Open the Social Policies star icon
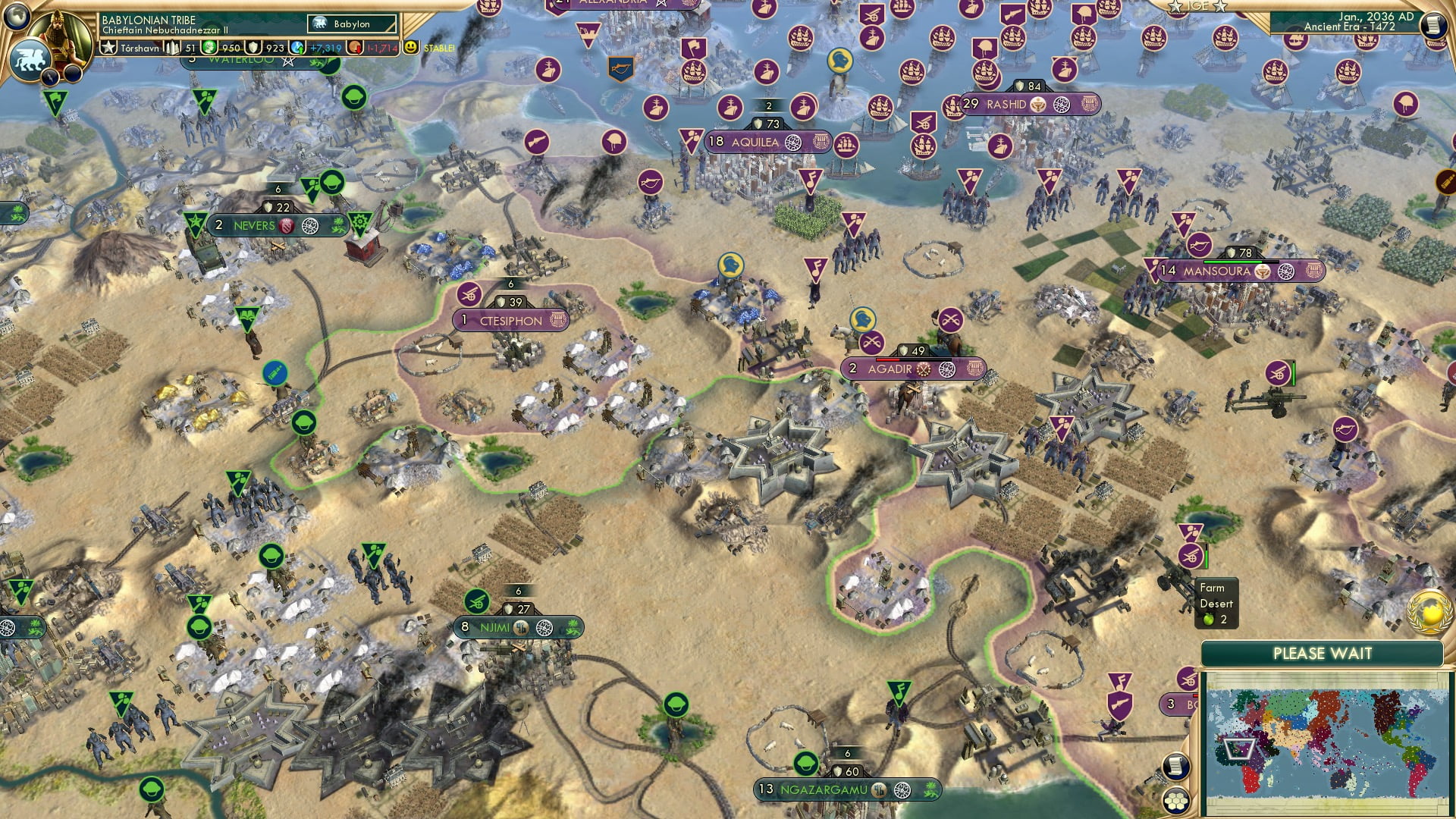This screenshot has width=1456, height=819. (108, 46)
